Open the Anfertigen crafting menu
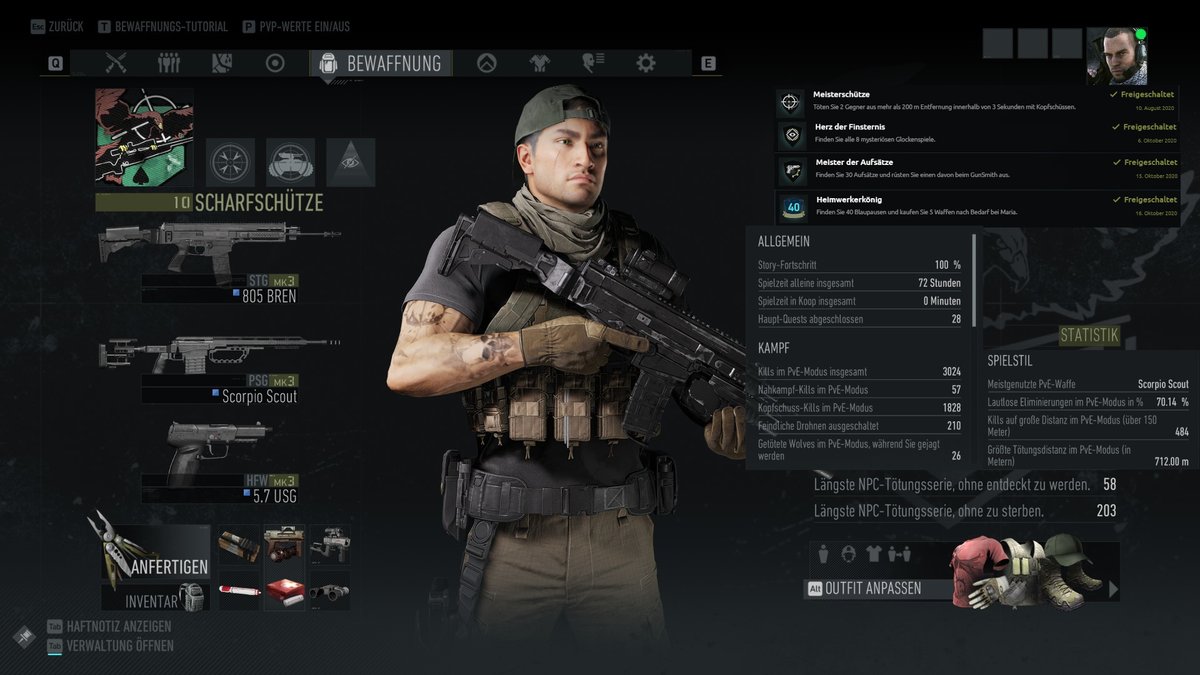1200x675 pixels. tap(155, 556)
